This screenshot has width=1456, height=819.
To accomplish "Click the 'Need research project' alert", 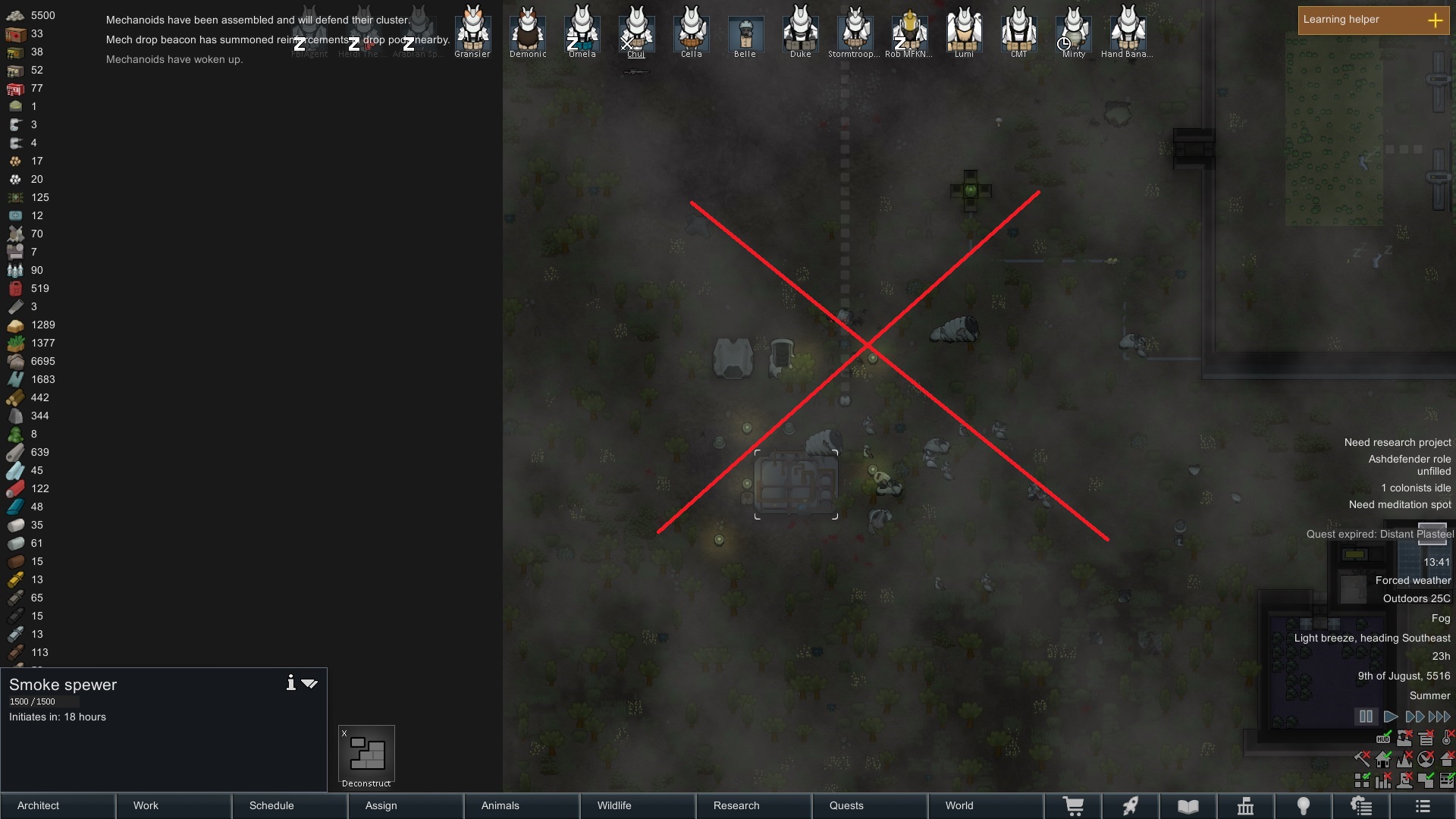I will [1397, 442].
